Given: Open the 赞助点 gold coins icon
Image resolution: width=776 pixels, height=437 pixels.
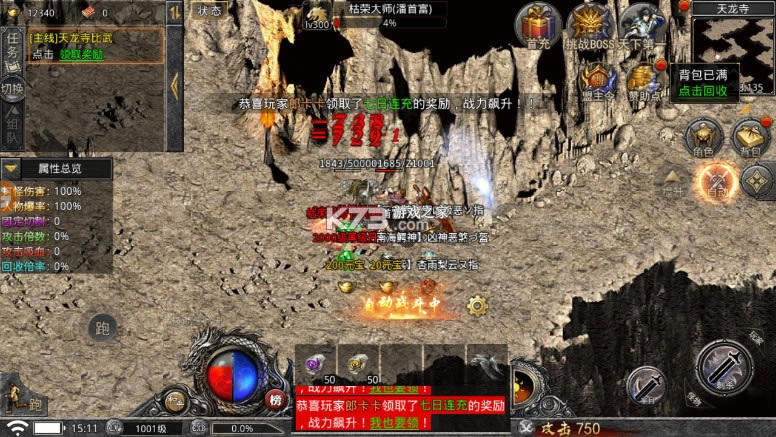Looking at the screenshot, I should point(642,78).
